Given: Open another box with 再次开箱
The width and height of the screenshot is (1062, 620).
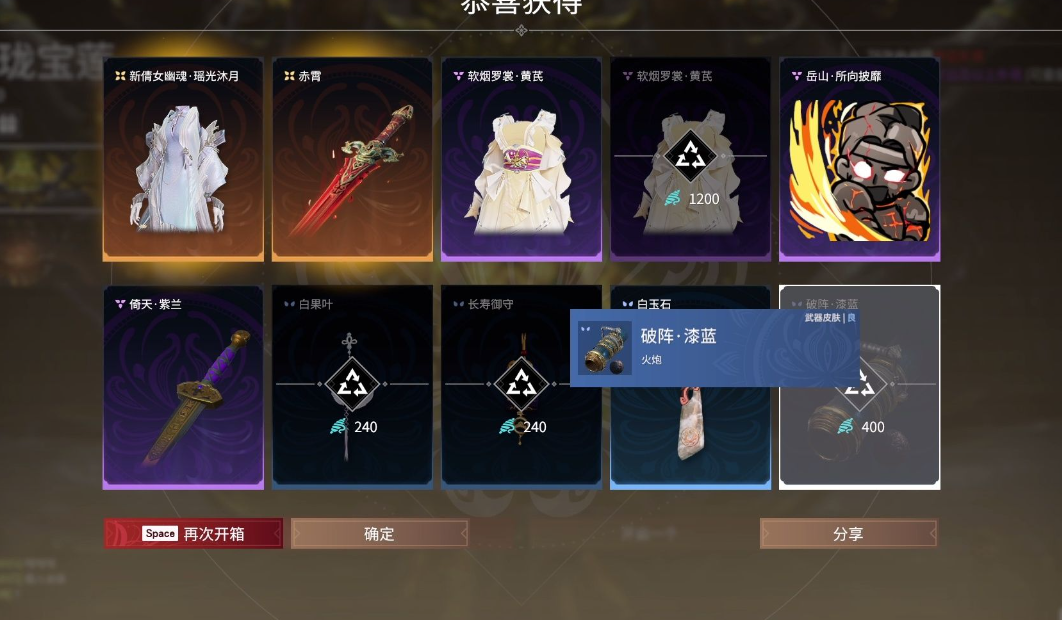Looking at the screenshot, I should (x=194, y=533).
